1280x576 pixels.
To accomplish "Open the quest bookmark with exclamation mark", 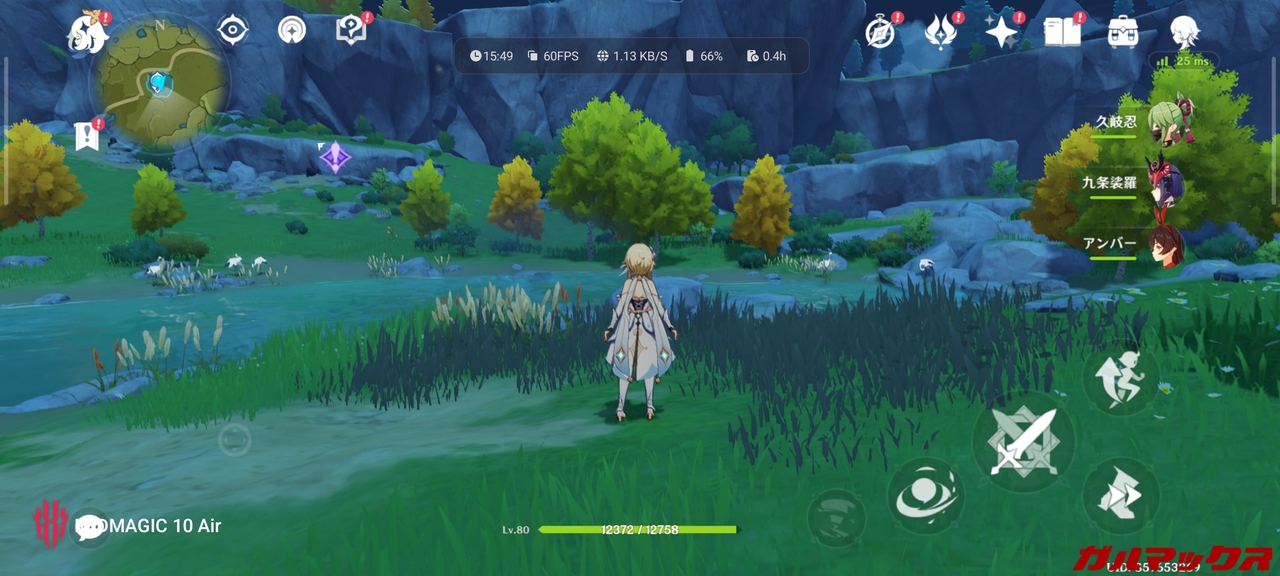I will (x=87, y=135).
